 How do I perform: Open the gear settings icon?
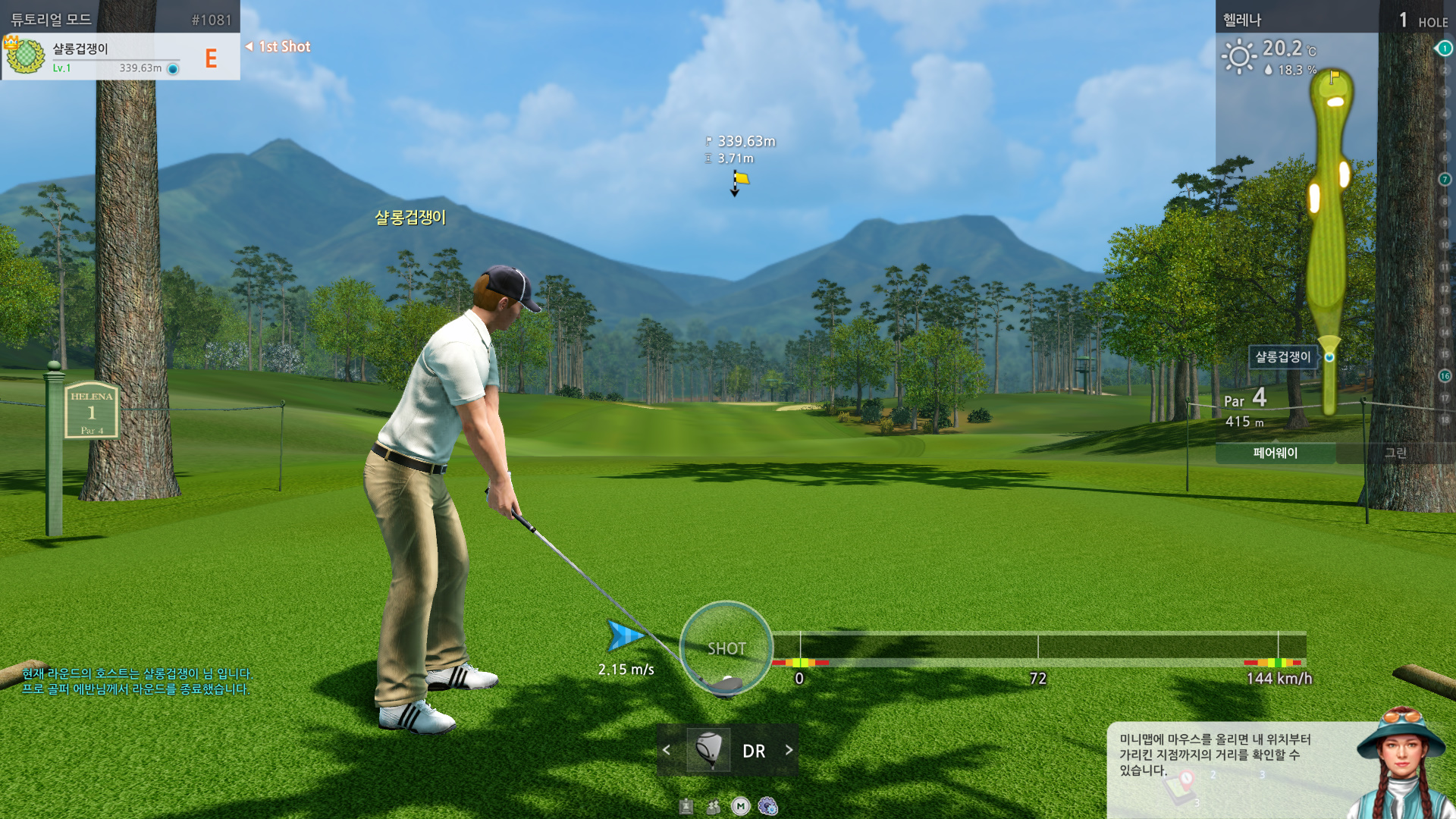tap(767, 806)
